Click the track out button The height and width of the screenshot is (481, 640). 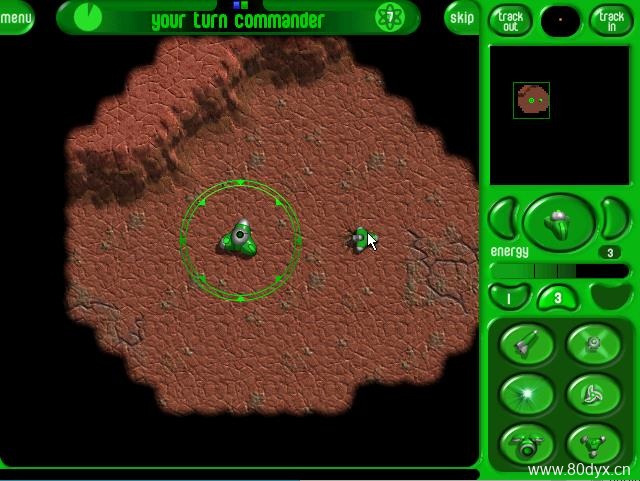pos(510,19)
